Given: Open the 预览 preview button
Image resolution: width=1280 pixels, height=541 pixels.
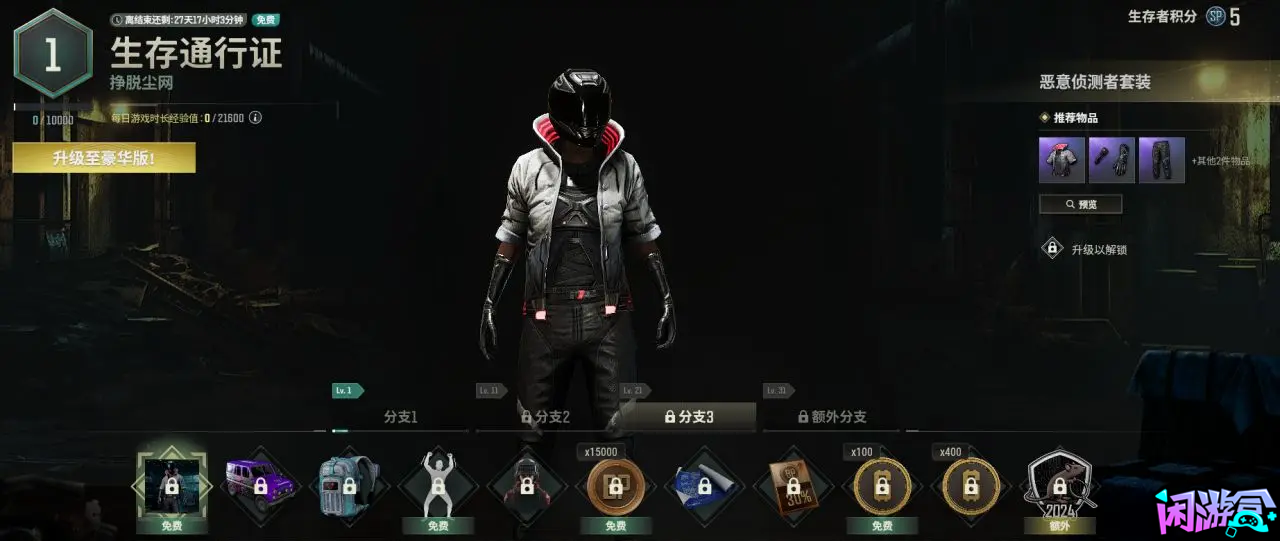Looking at the screenshot, I should (x=1080, y=204).
